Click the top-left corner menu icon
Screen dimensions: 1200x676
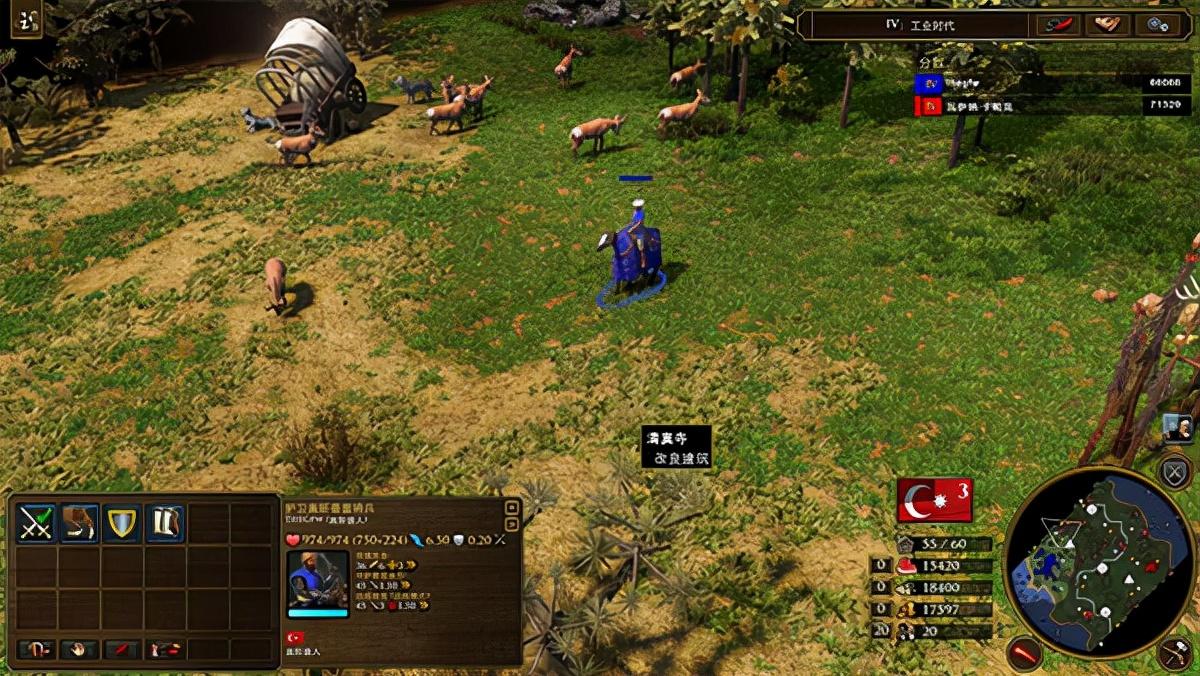coord(26,20)
